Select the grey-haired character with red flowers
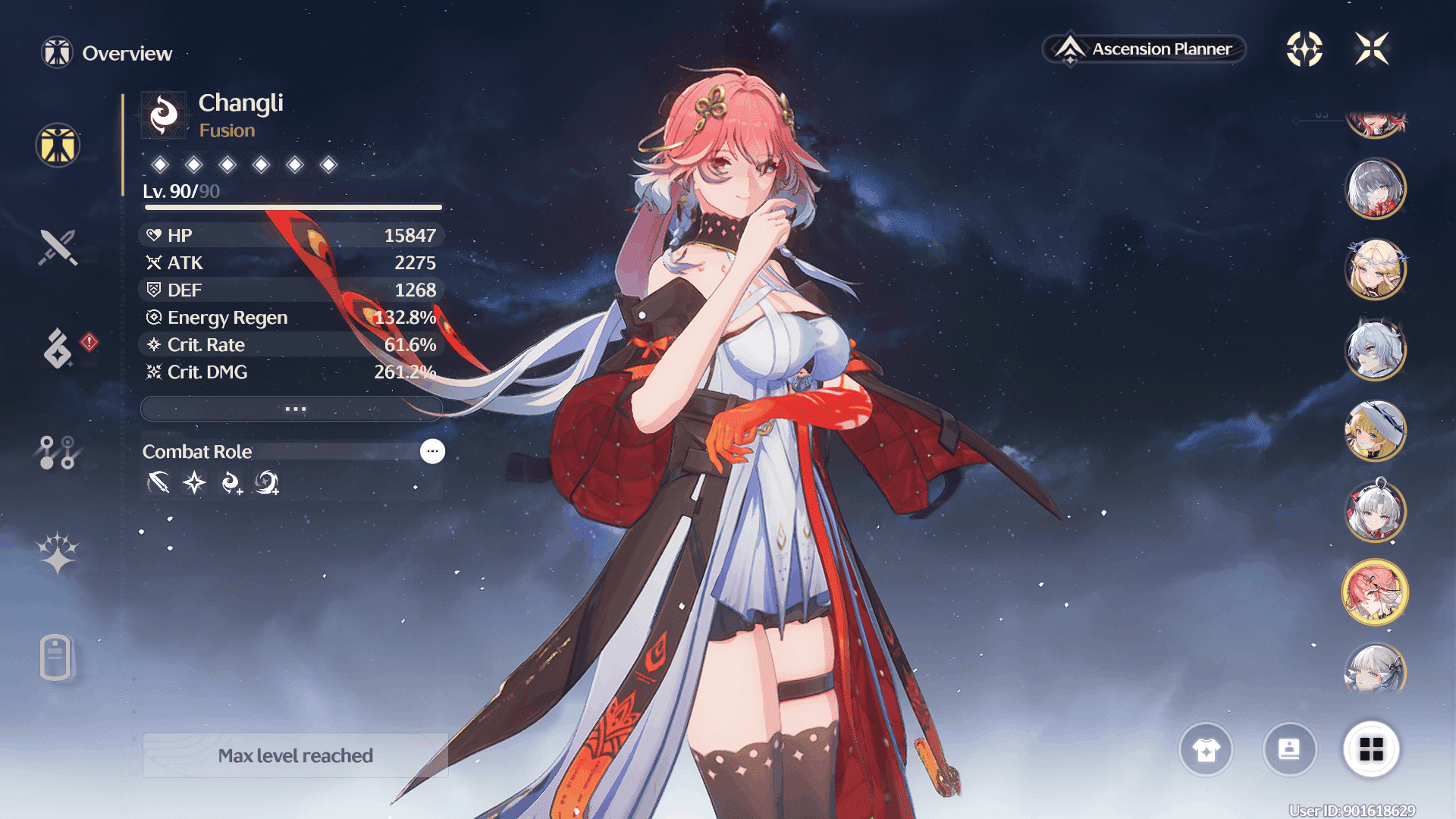 [1376, 189]
